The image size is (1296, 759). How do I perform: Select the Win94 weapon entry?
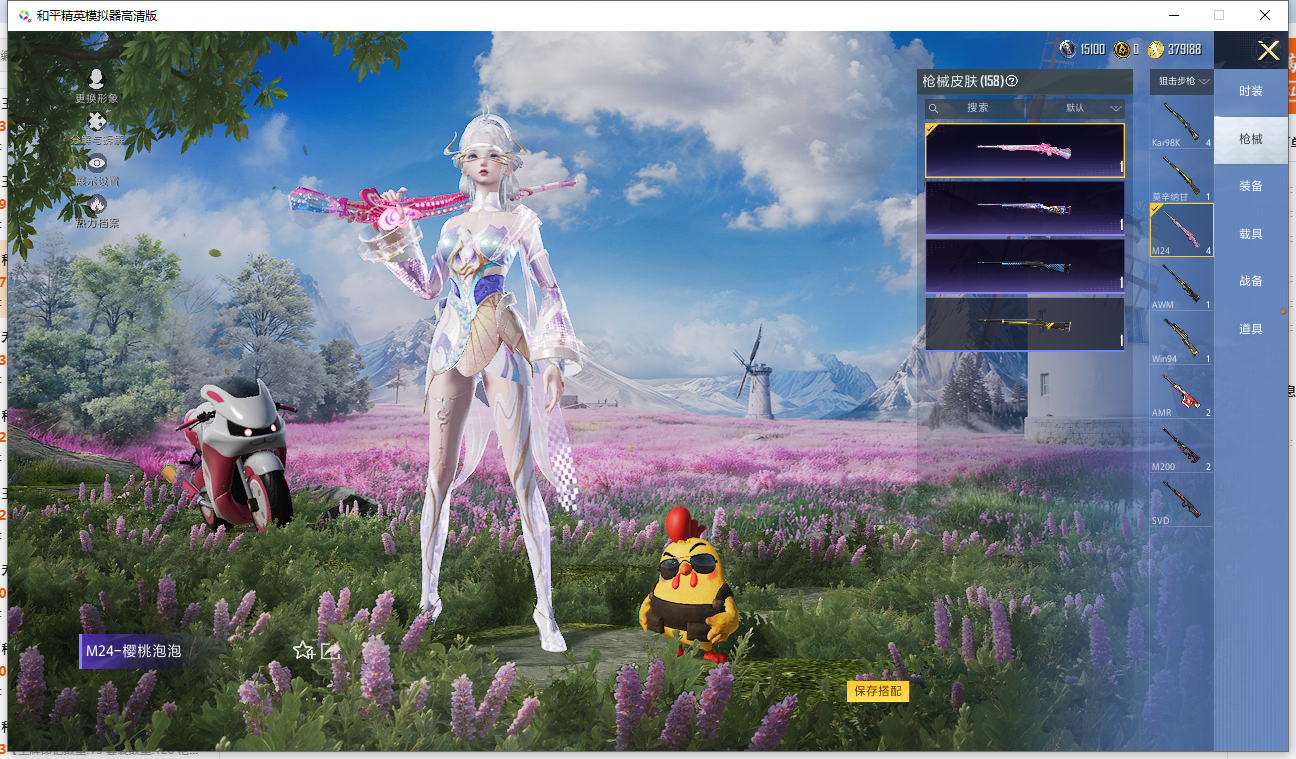1181,338
